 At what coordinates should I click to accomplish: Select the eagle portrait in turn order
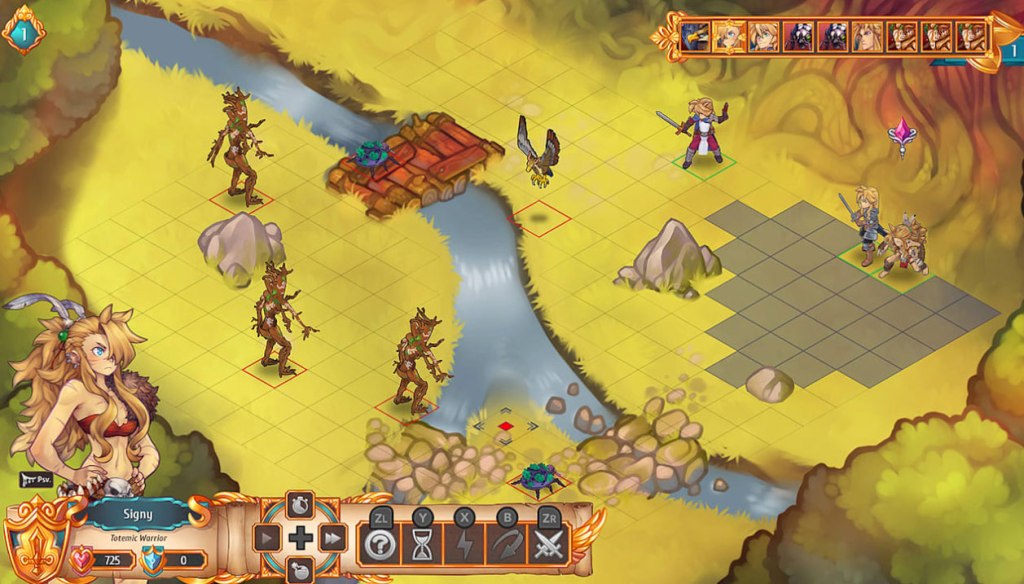696,37
